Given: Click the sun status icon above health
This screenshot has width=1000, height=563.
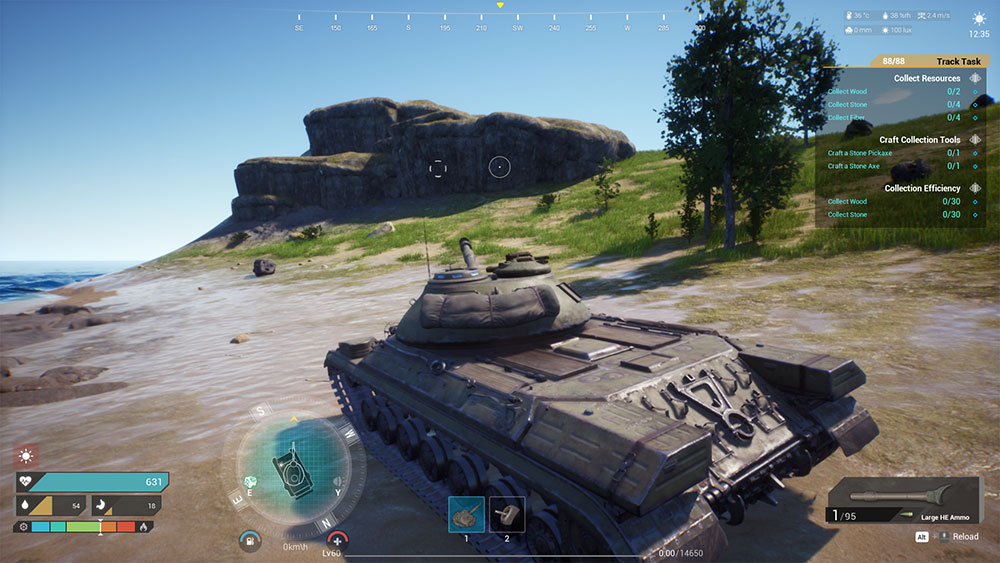Looking at the screenshot, I should (26, 455).
